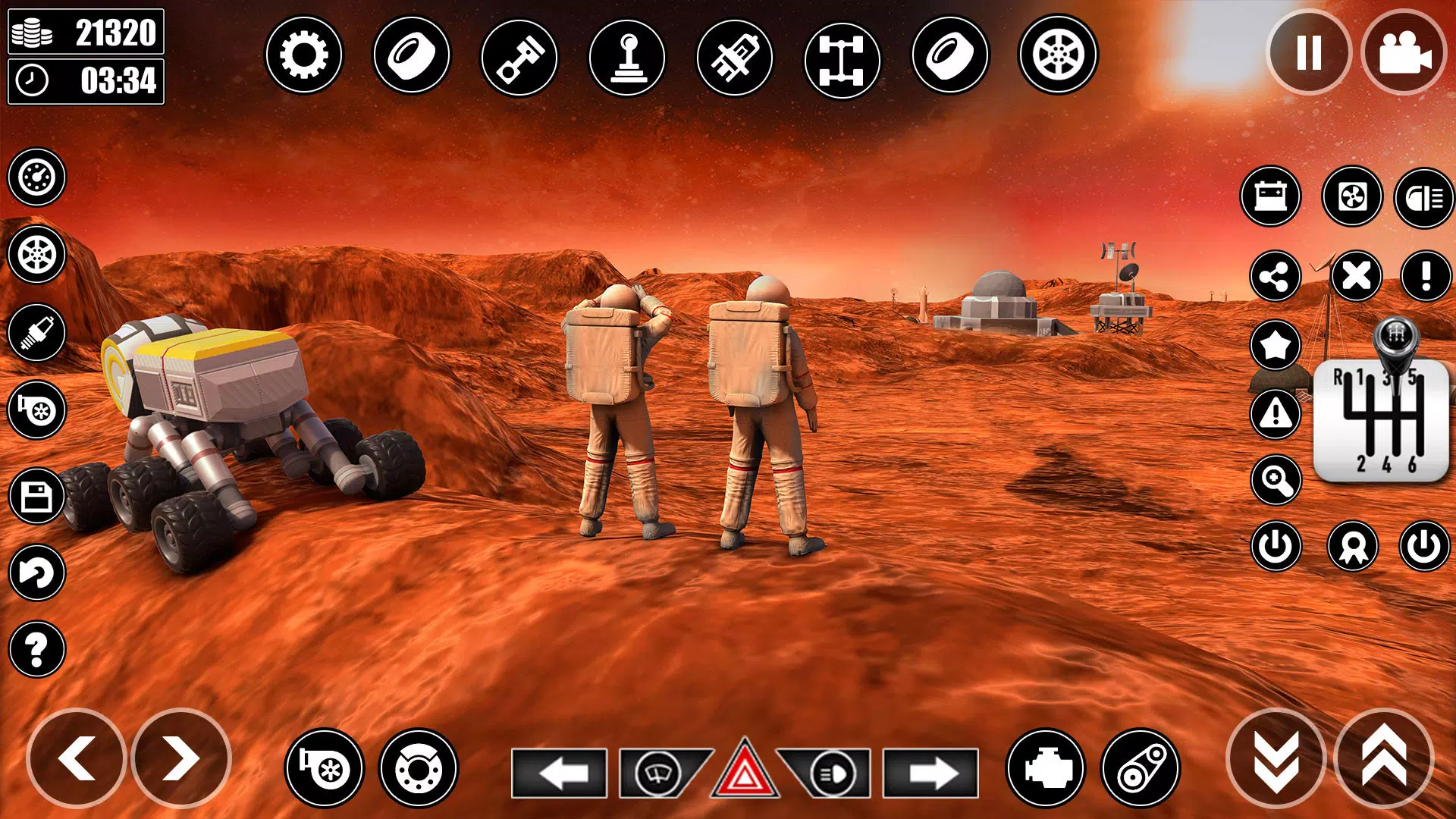This screenshot has height=819, width=1456.
Task: Steer left with the chevron button
Action: pyautogui.click(x=77, y=758)
